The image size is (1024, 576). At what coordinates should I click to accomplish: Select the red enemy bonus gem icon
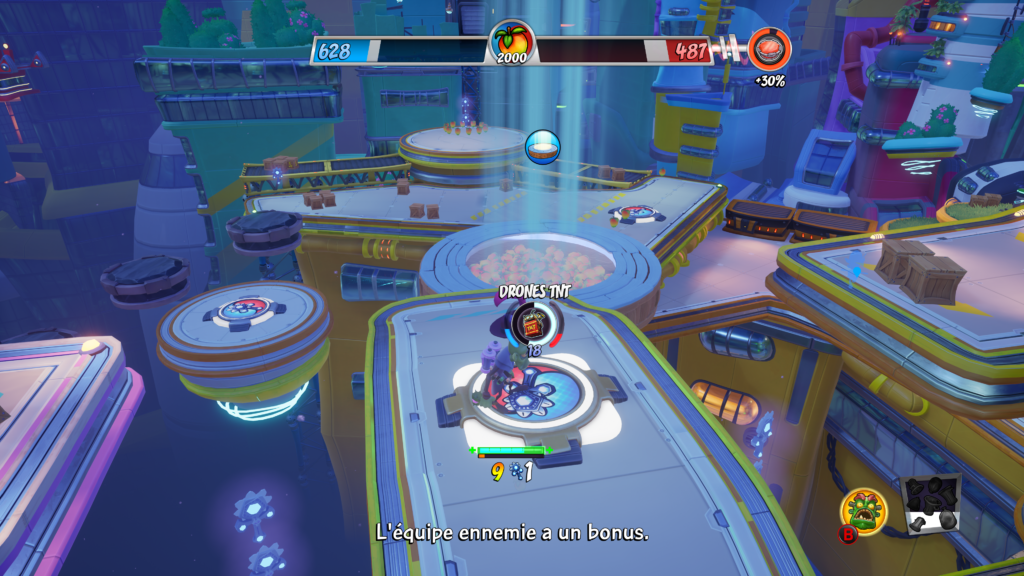click(770, 48)
